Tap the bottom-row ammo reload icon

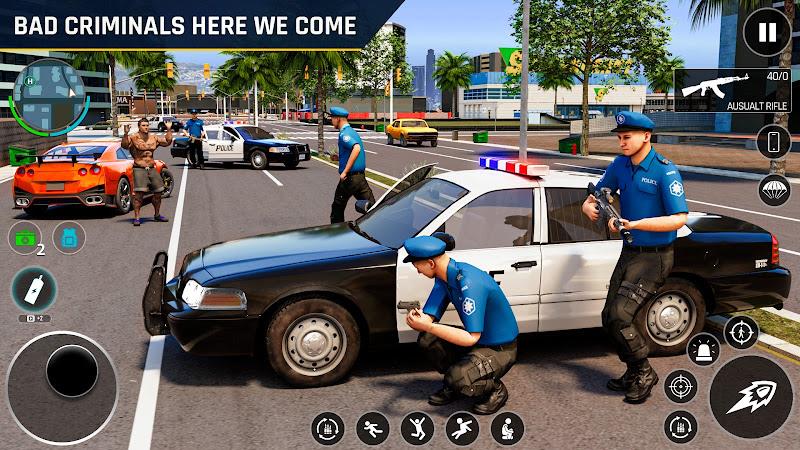(x=327, y=428)
